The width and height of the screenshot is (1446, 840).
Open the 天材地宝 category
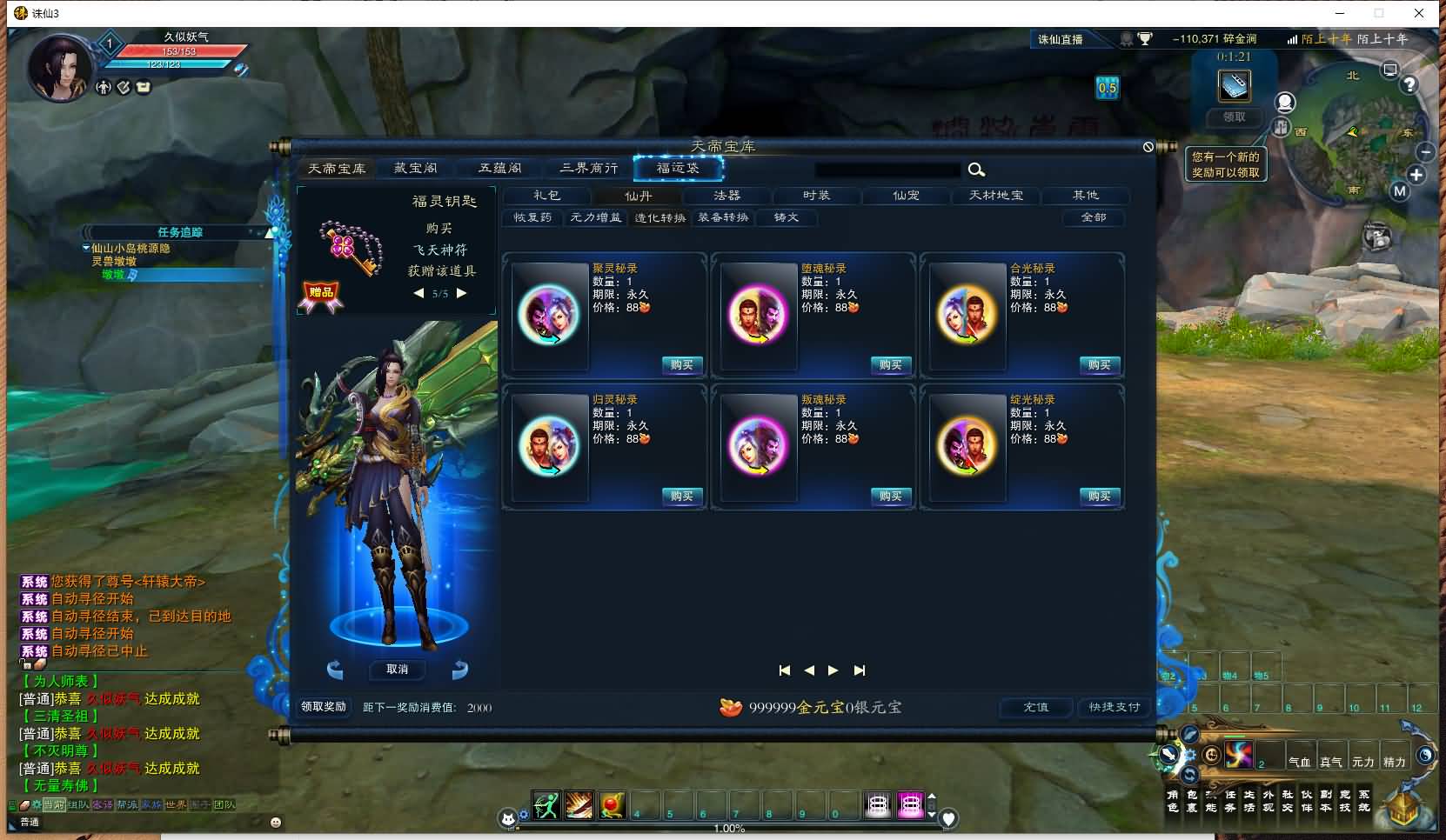click(x=996, y=196)
